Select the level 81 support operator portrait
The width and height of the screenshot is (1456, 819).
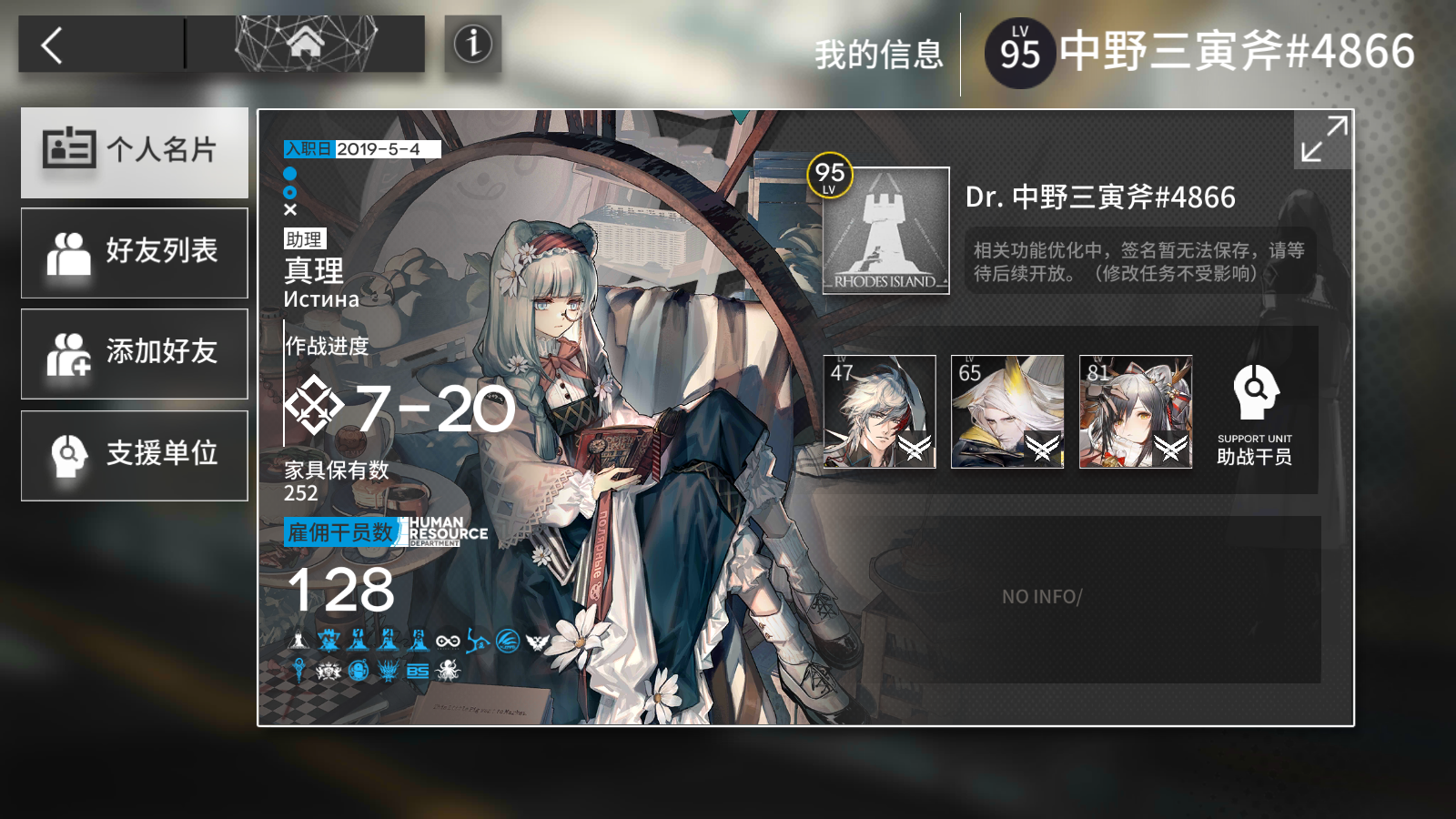1136,411
